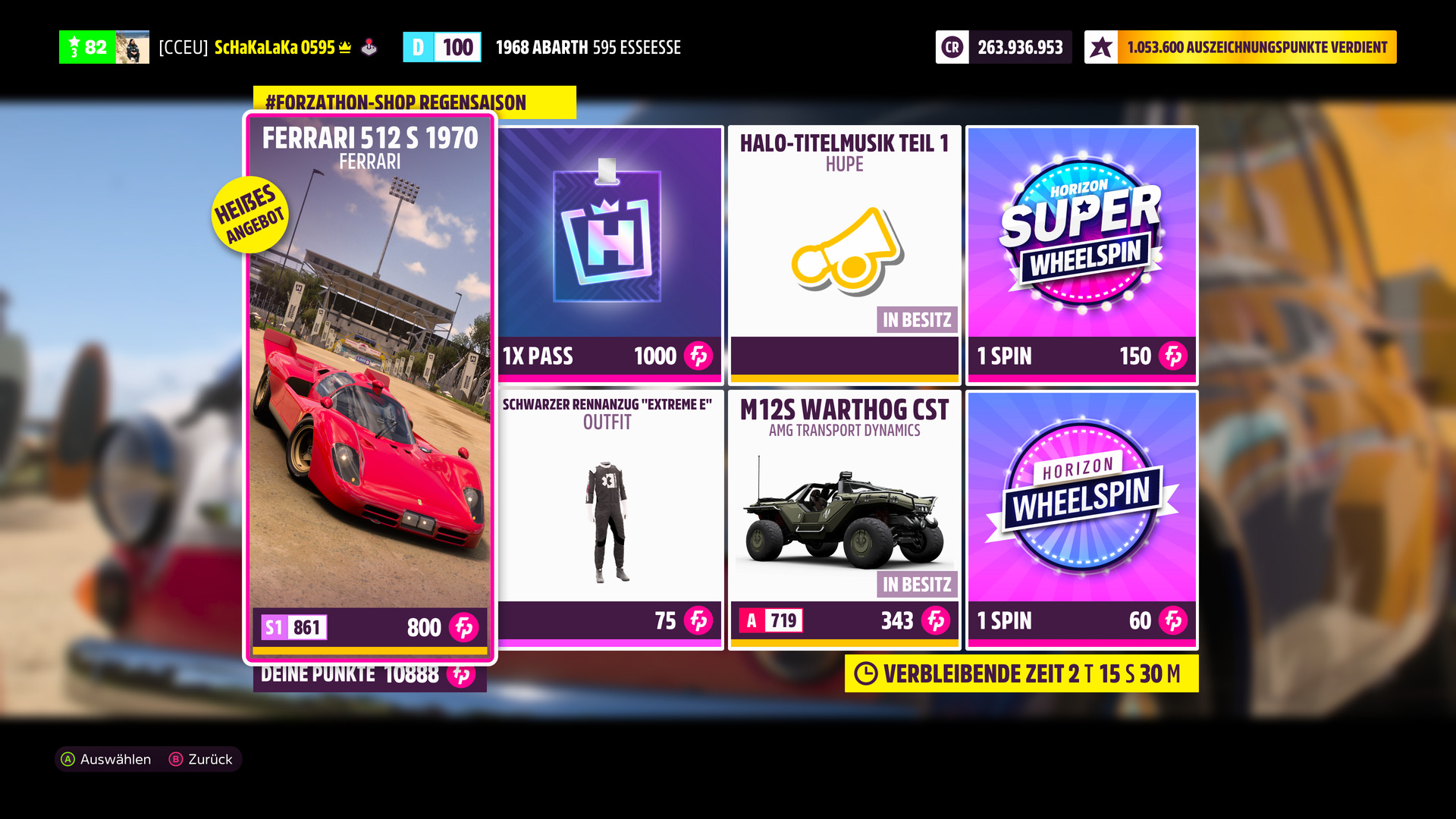Click the Forzathon Points icon next to 800
The width and height of the screenshot is (1456, 819).
pyautogui.click(x=467, y=629)
